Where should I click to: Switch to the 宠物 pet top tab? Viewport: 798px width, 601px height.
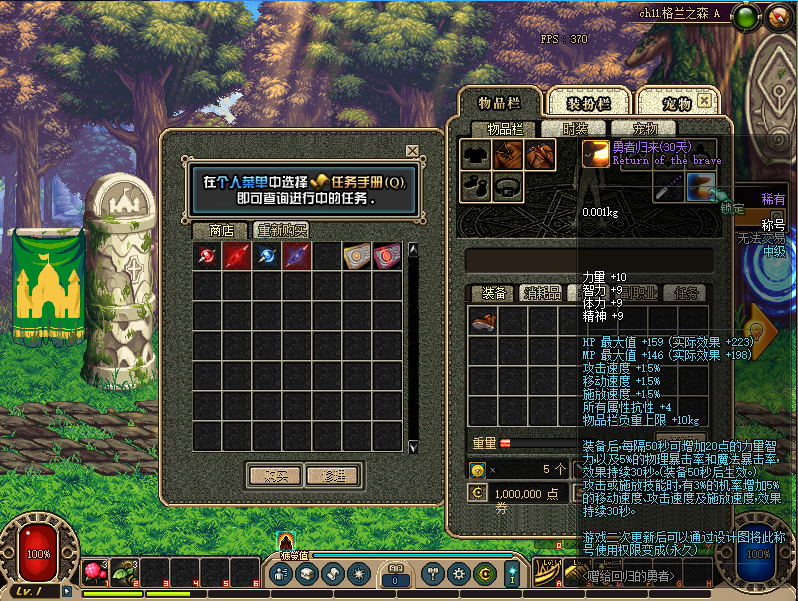tap(676, 102)
